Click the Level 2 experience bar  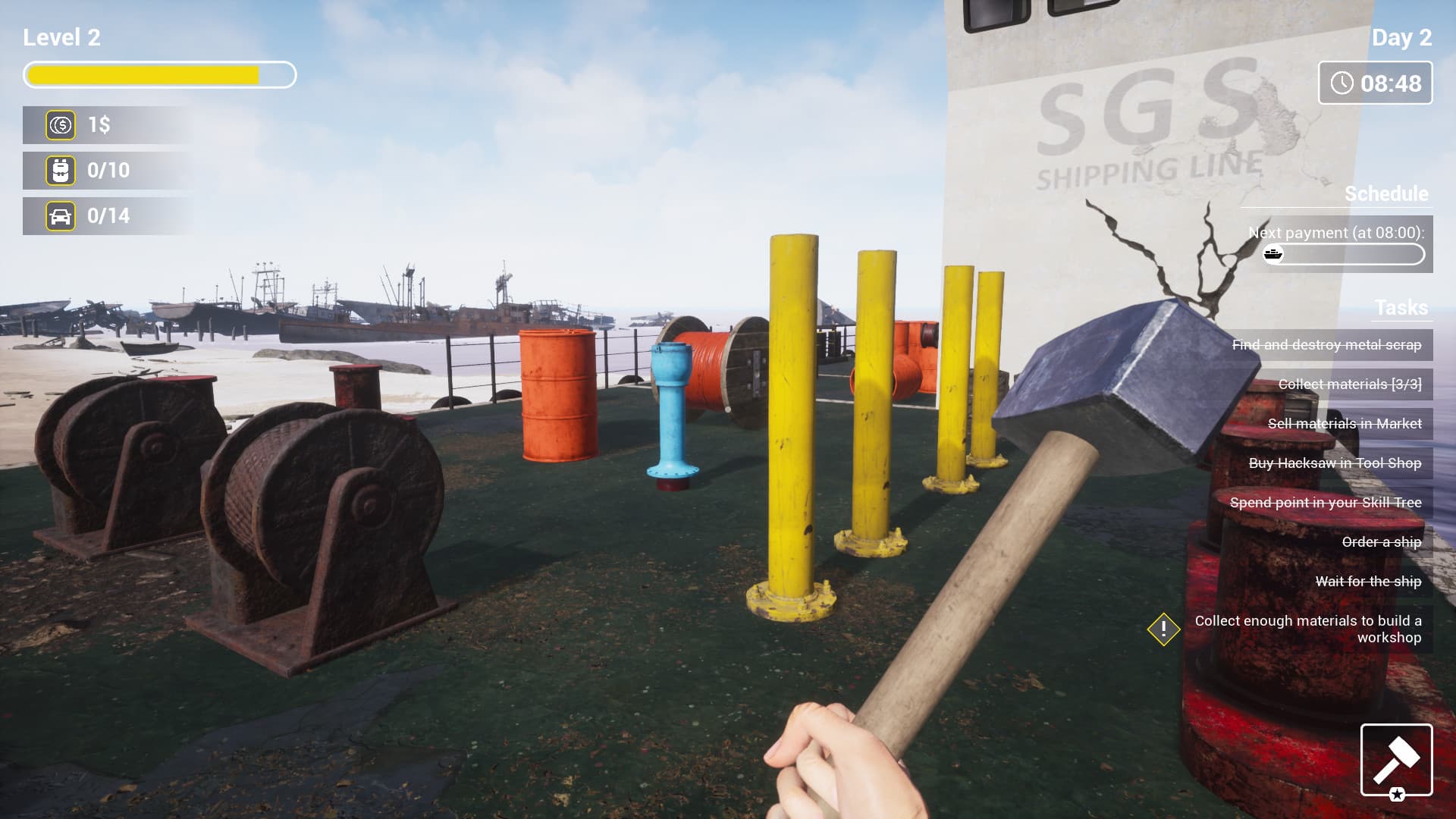[x=159, y=75]
